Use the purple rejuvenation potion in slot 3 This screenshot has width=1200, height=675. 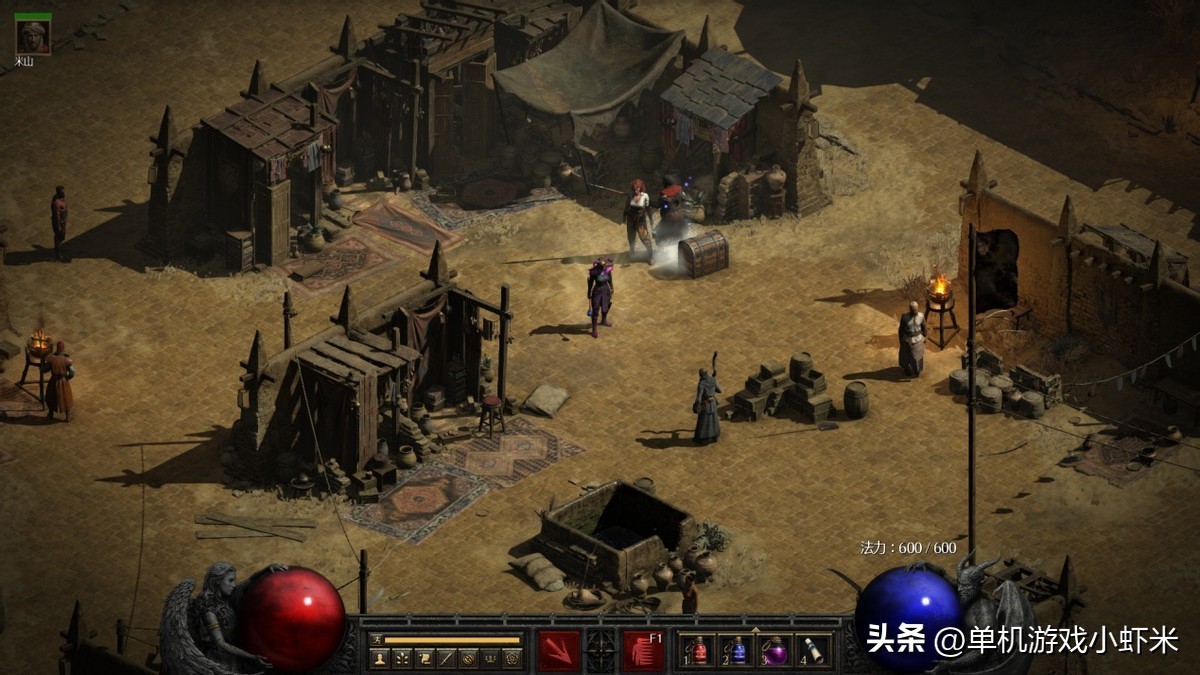click(x=775, y=651)
